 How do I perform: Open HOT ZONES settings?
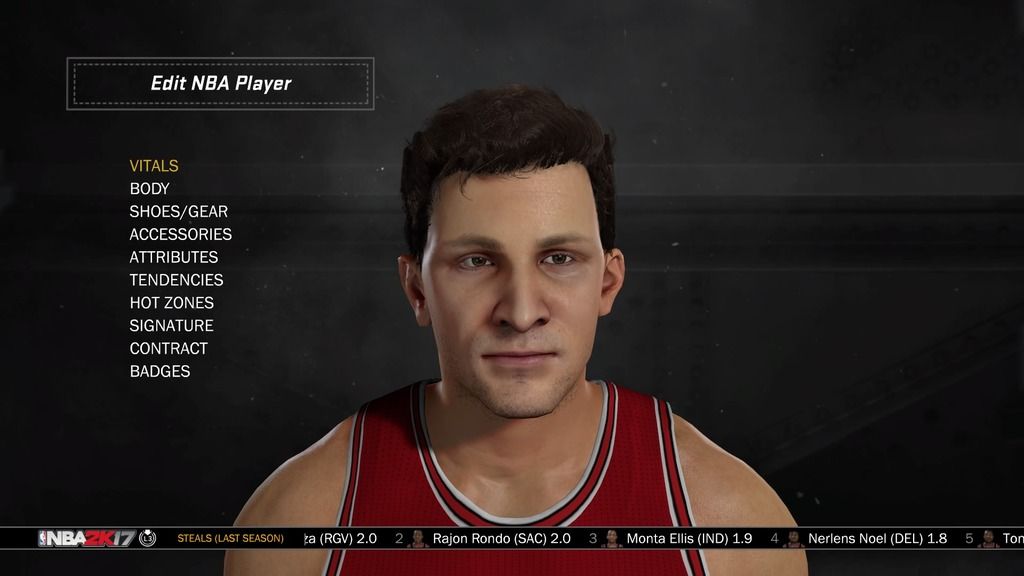coord(172,303)
